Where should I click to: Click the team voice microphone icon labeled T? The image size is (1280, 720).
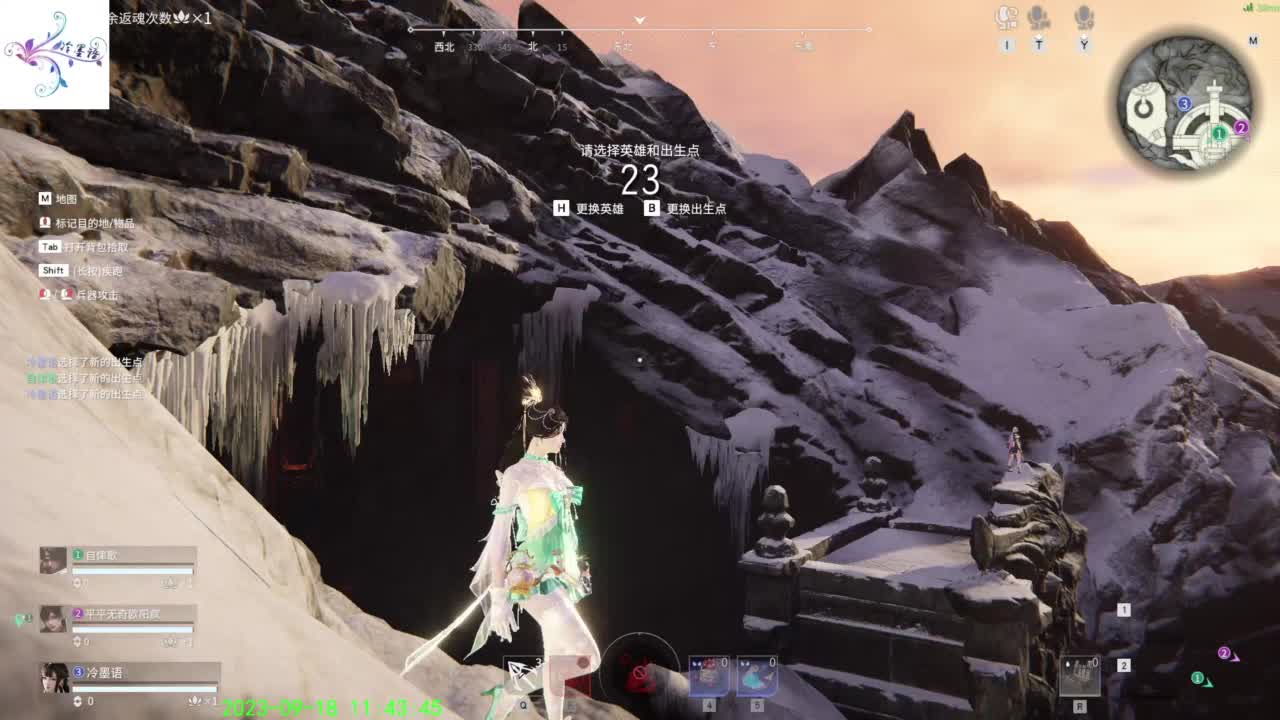tap(1040, 15)
